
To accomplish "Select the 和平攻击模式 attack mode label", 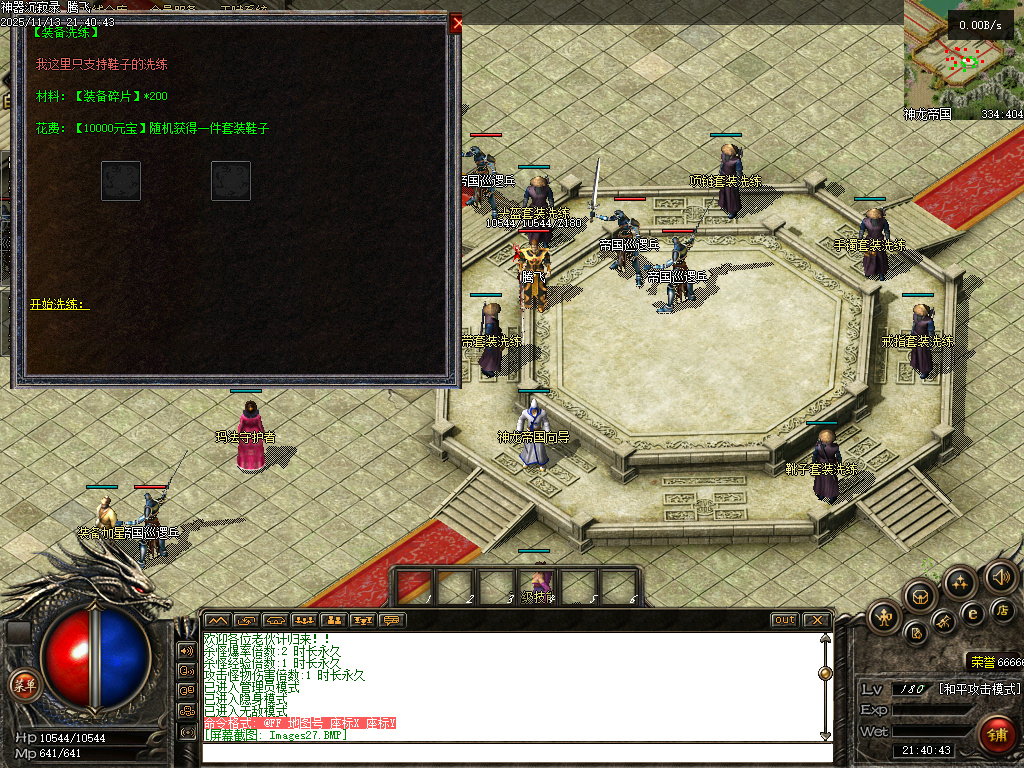I will (x=979, y=689).
